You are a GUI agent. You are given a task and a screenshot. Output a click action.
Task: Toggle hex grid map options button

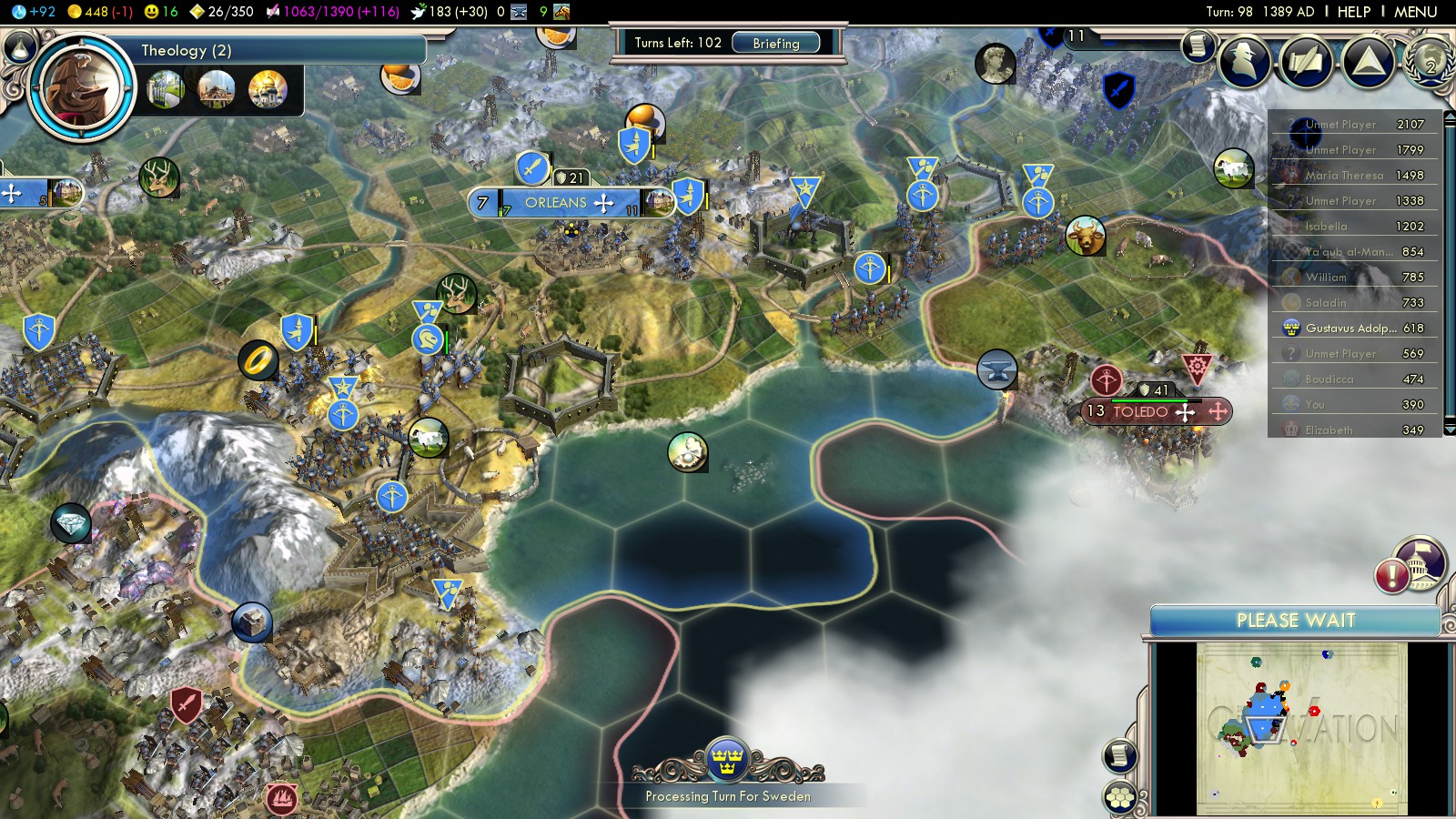(1120, 797)
